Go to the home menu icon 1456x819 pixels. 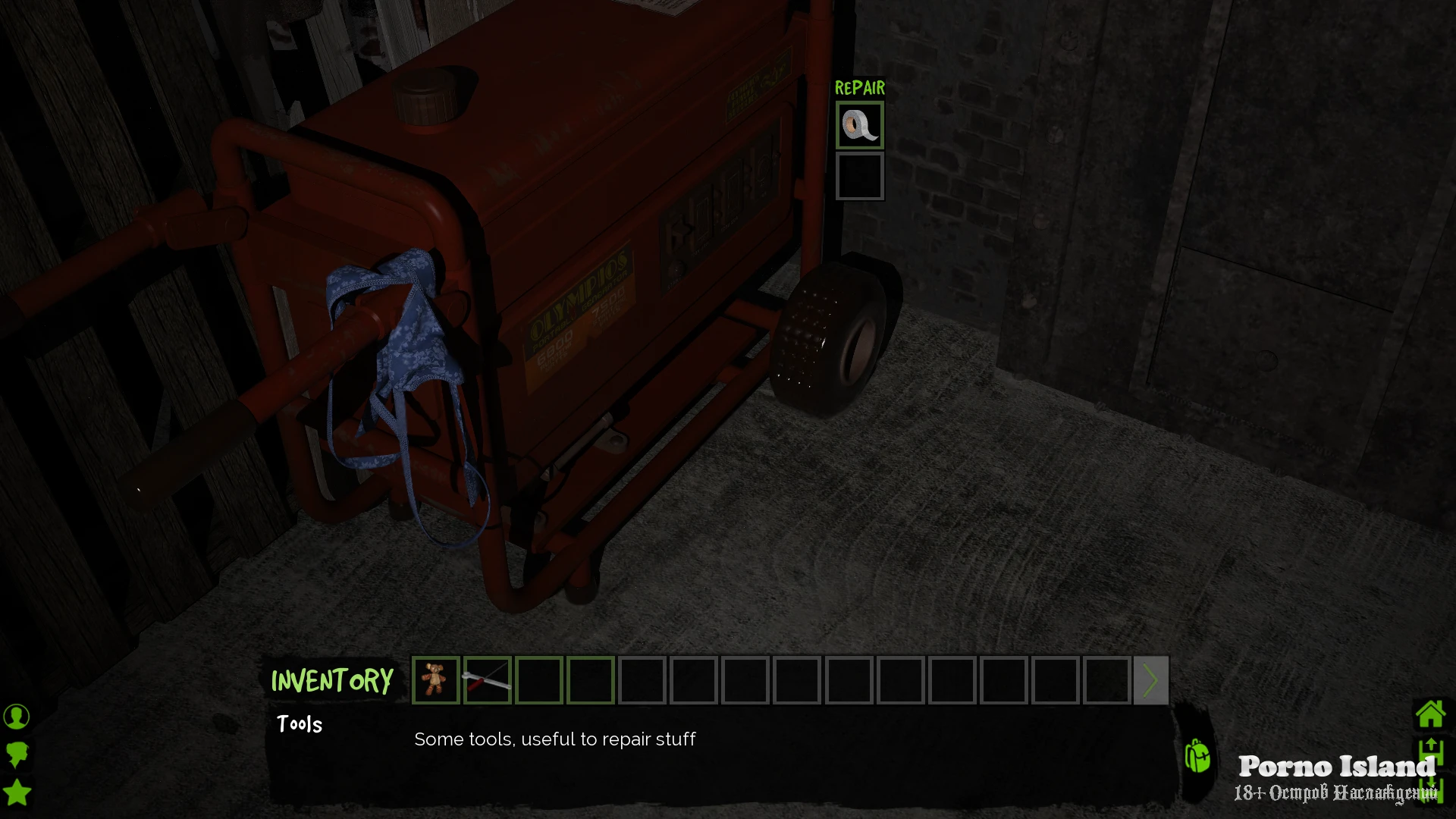pyautogui.click(x=1430, y=714)
